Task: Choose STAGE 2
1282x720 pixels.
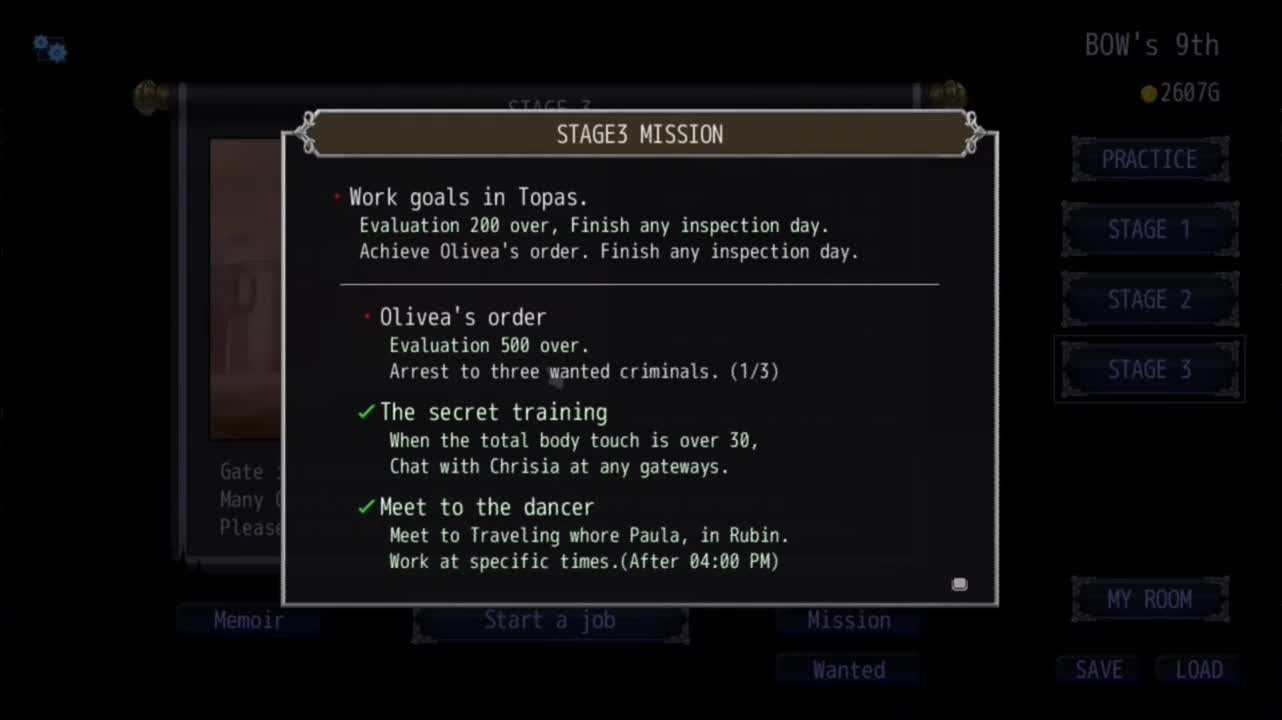Action: click(1149, 300)
